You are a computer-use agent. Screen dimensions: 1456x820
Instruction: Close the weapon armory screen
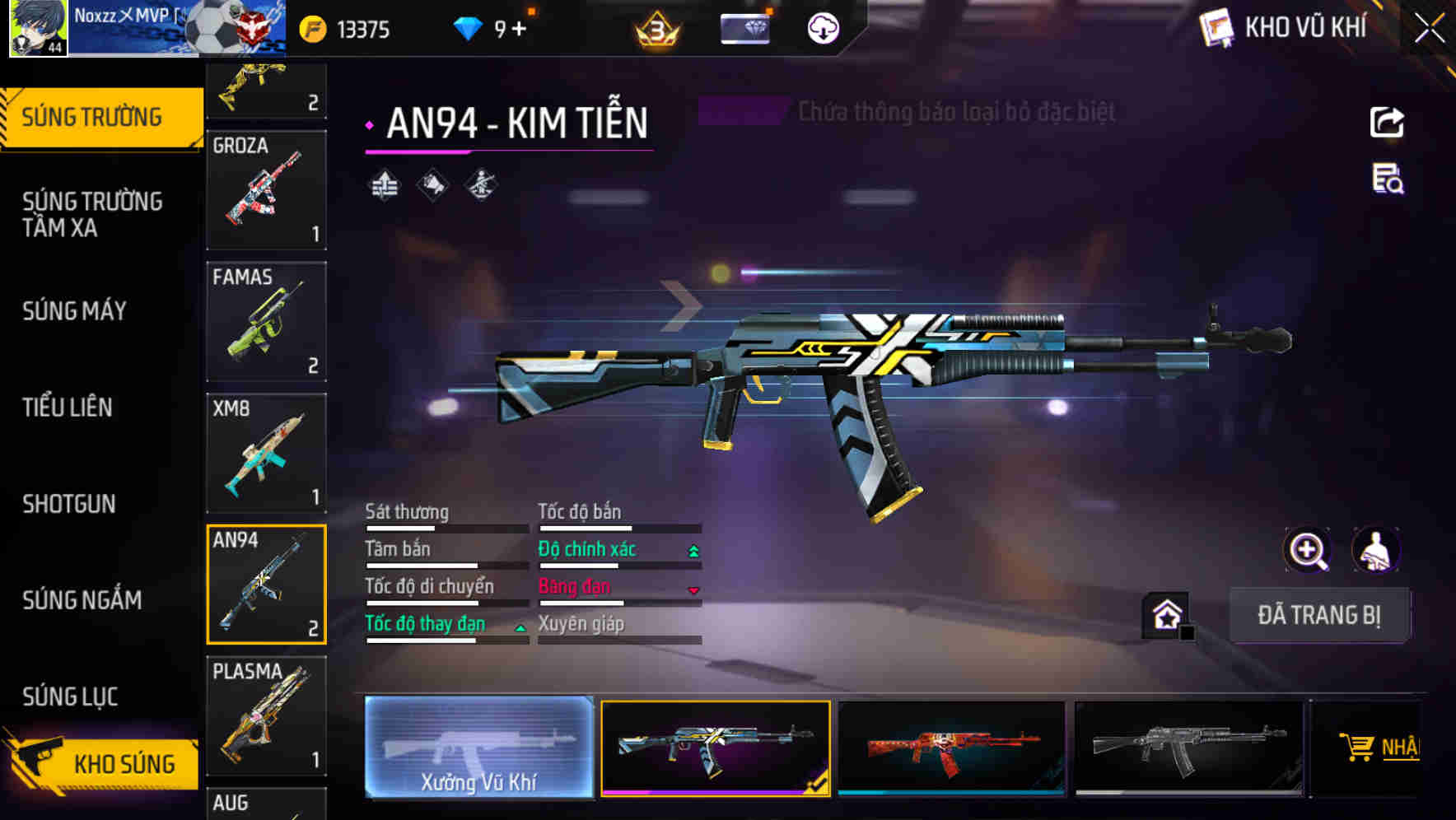[1429, 29]
